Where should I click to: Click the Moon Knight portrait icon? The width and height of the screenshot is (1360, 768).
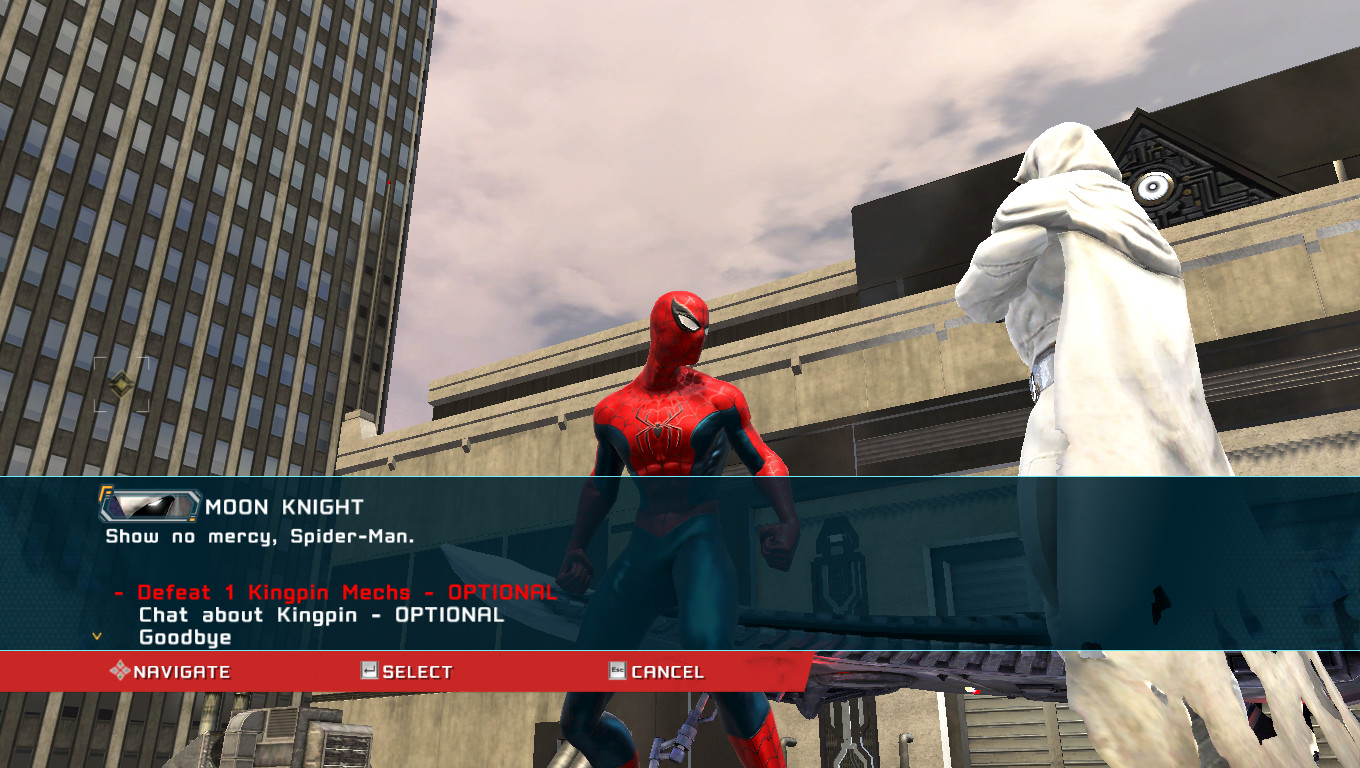(146, 508)
